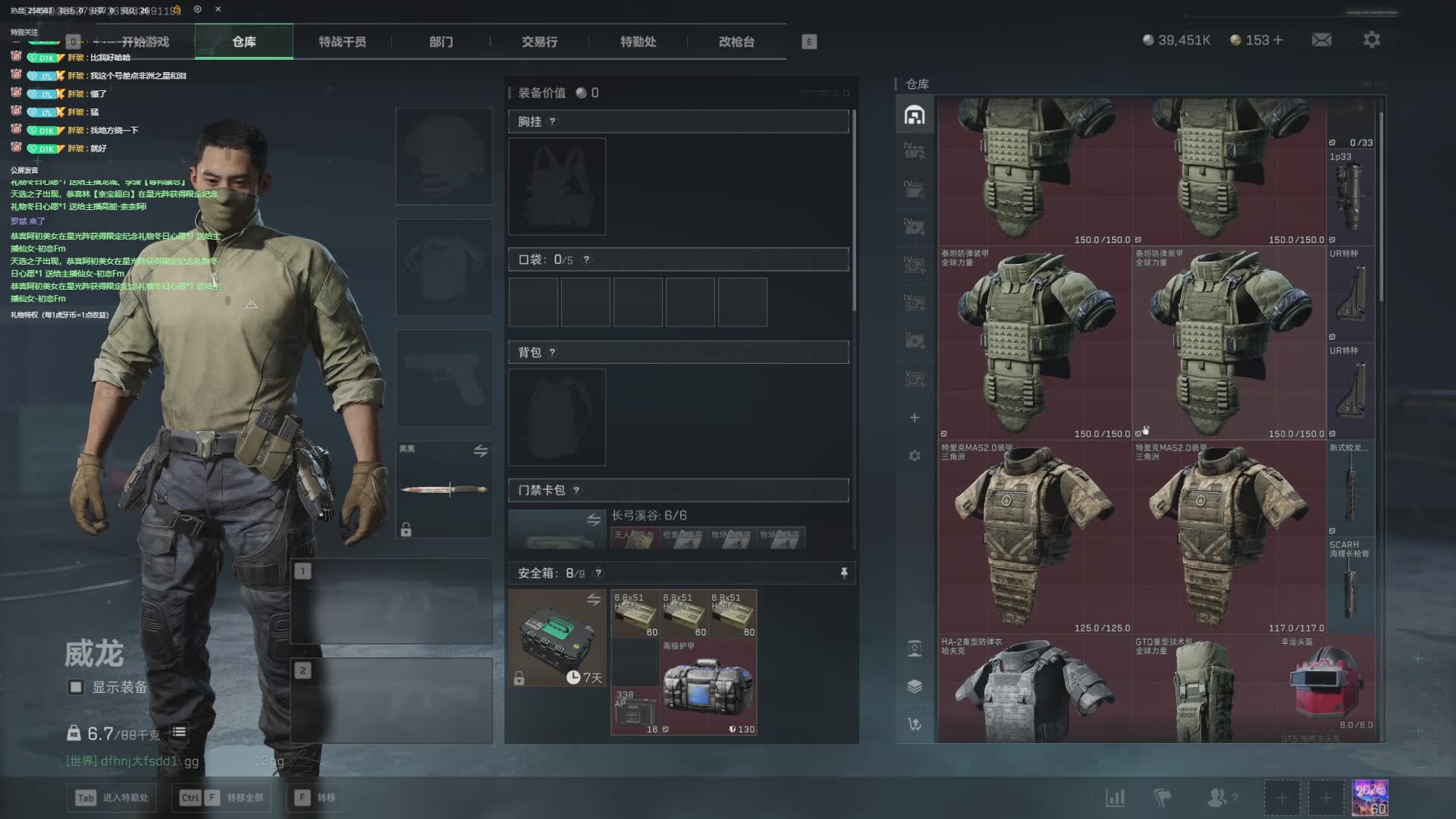Pick the 高级护甲 duffel bag item
The width and height of the screenshot is (1456, 819).
pyautogui.click(x=708, y=687)
